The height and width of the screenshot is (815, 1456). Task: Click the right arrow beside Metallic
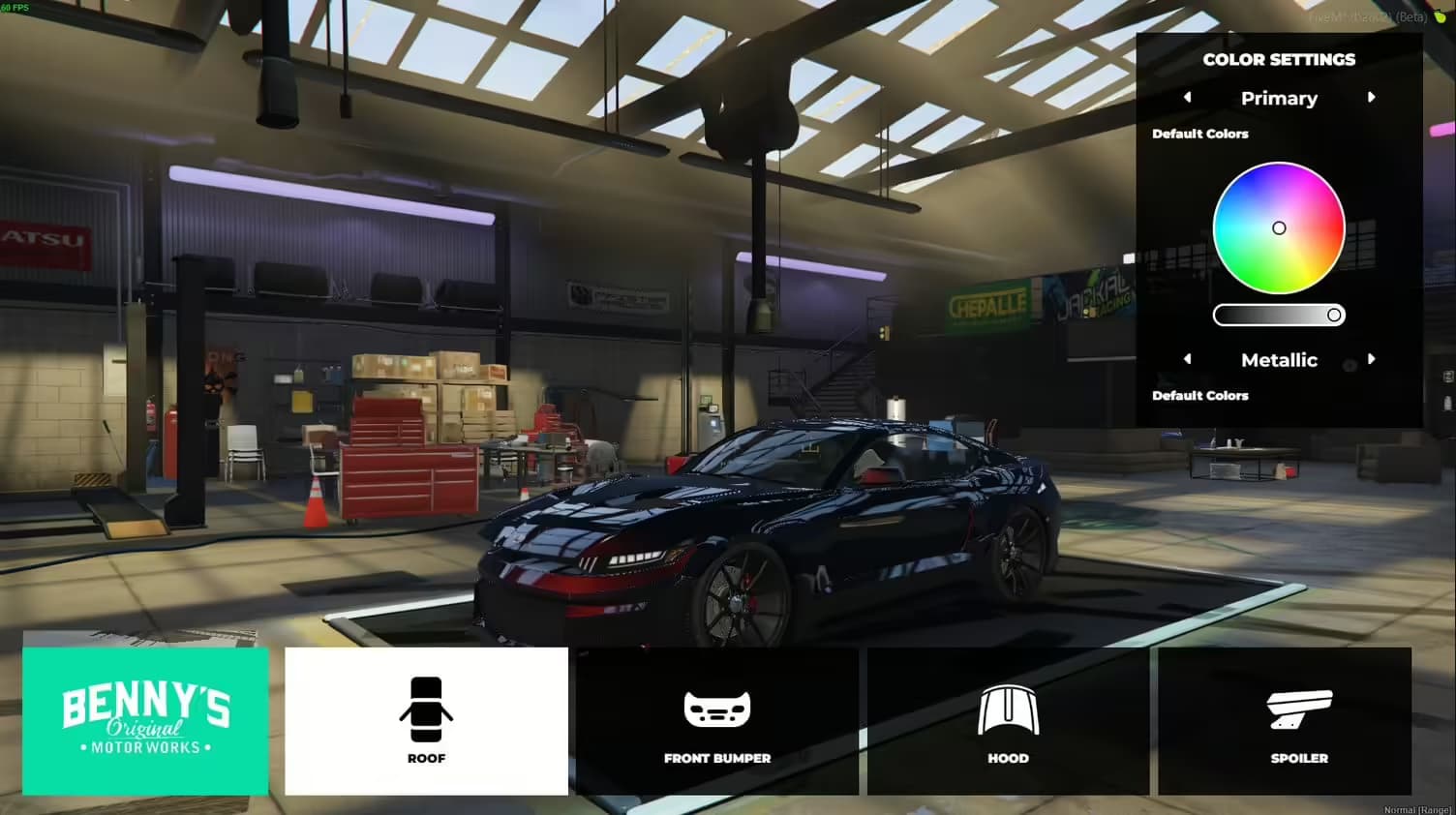(1371, 359)
